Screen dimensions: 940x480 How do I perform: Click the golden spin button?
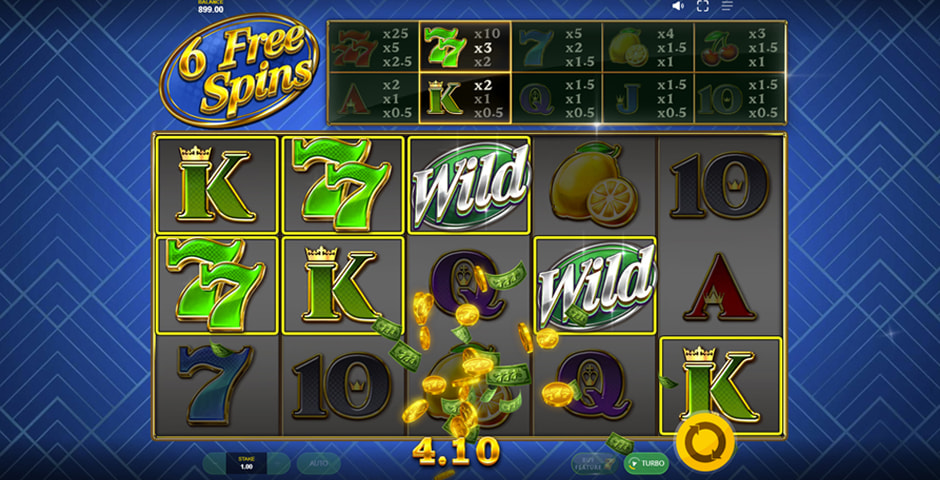[705, 440]
